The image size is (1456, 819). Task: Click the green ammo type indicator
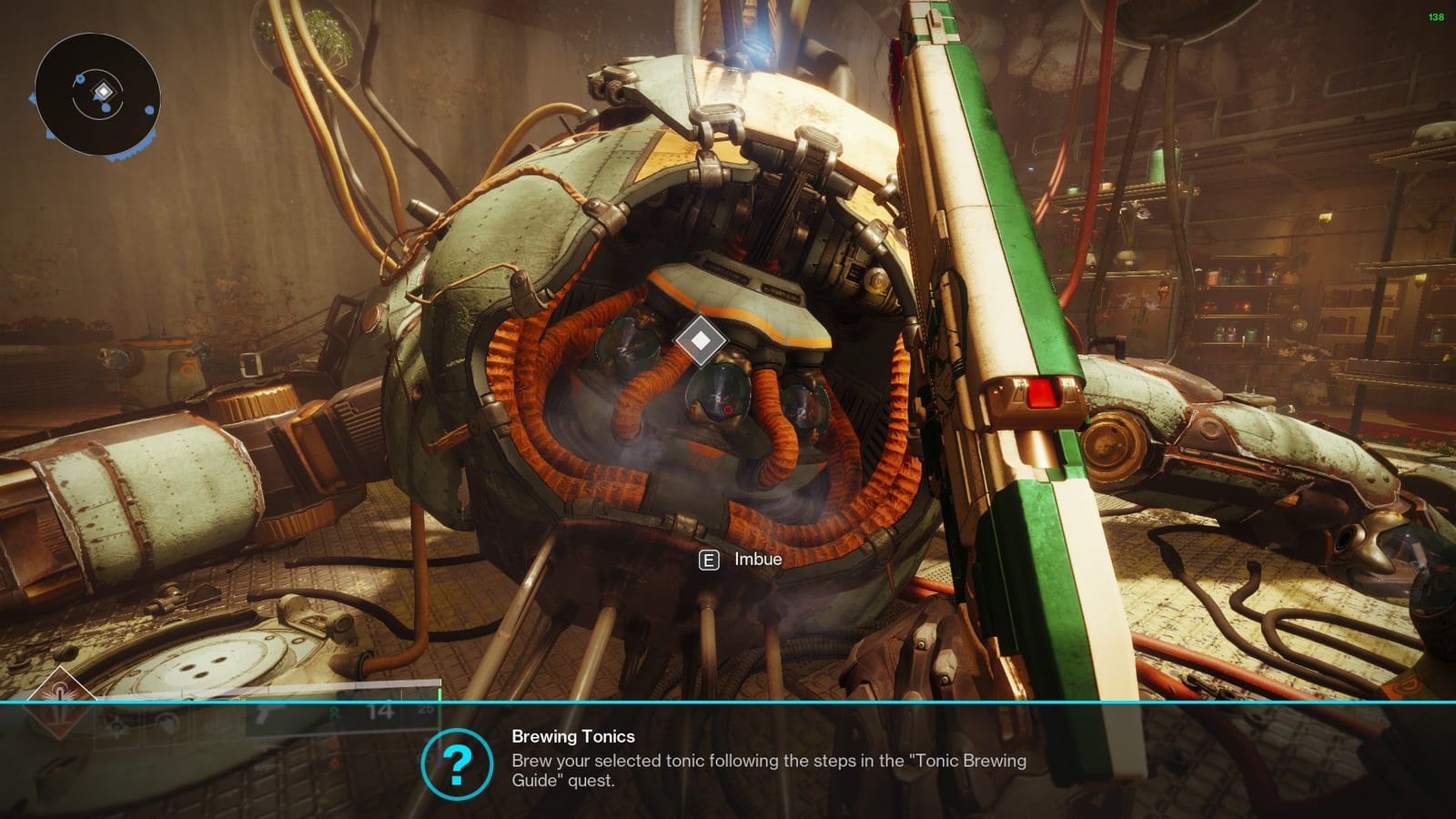coord(335,713)
